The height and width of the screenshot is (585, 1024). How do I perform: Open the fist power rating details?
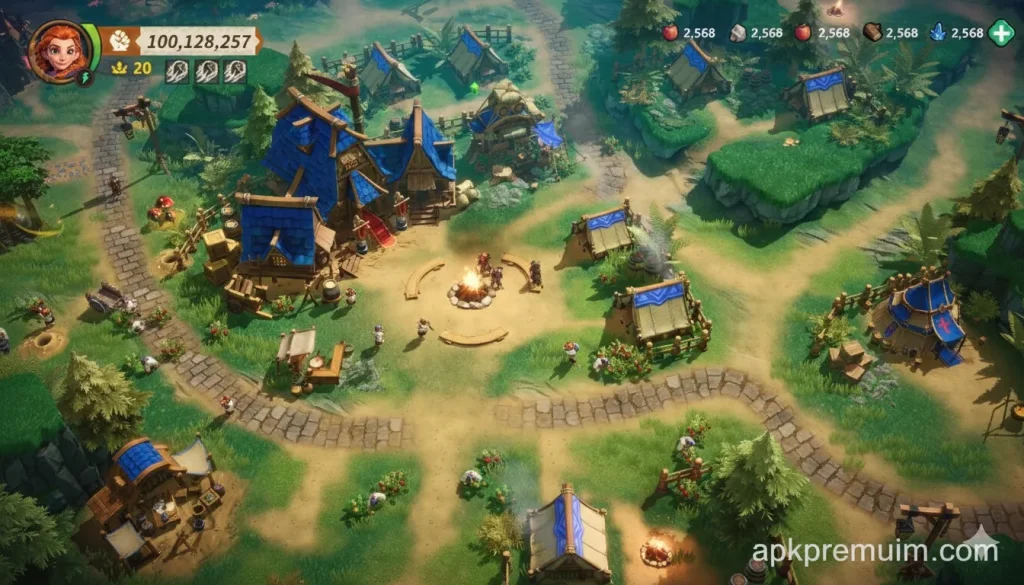[x=120, y=41]
